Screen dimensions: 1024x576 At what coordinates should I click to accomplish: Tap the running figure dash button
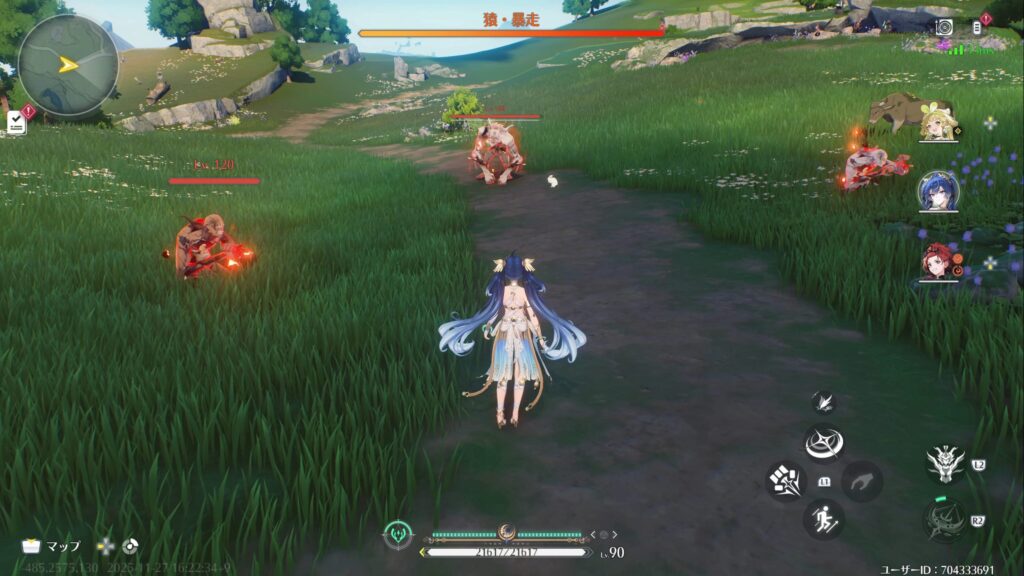(824, 518)
